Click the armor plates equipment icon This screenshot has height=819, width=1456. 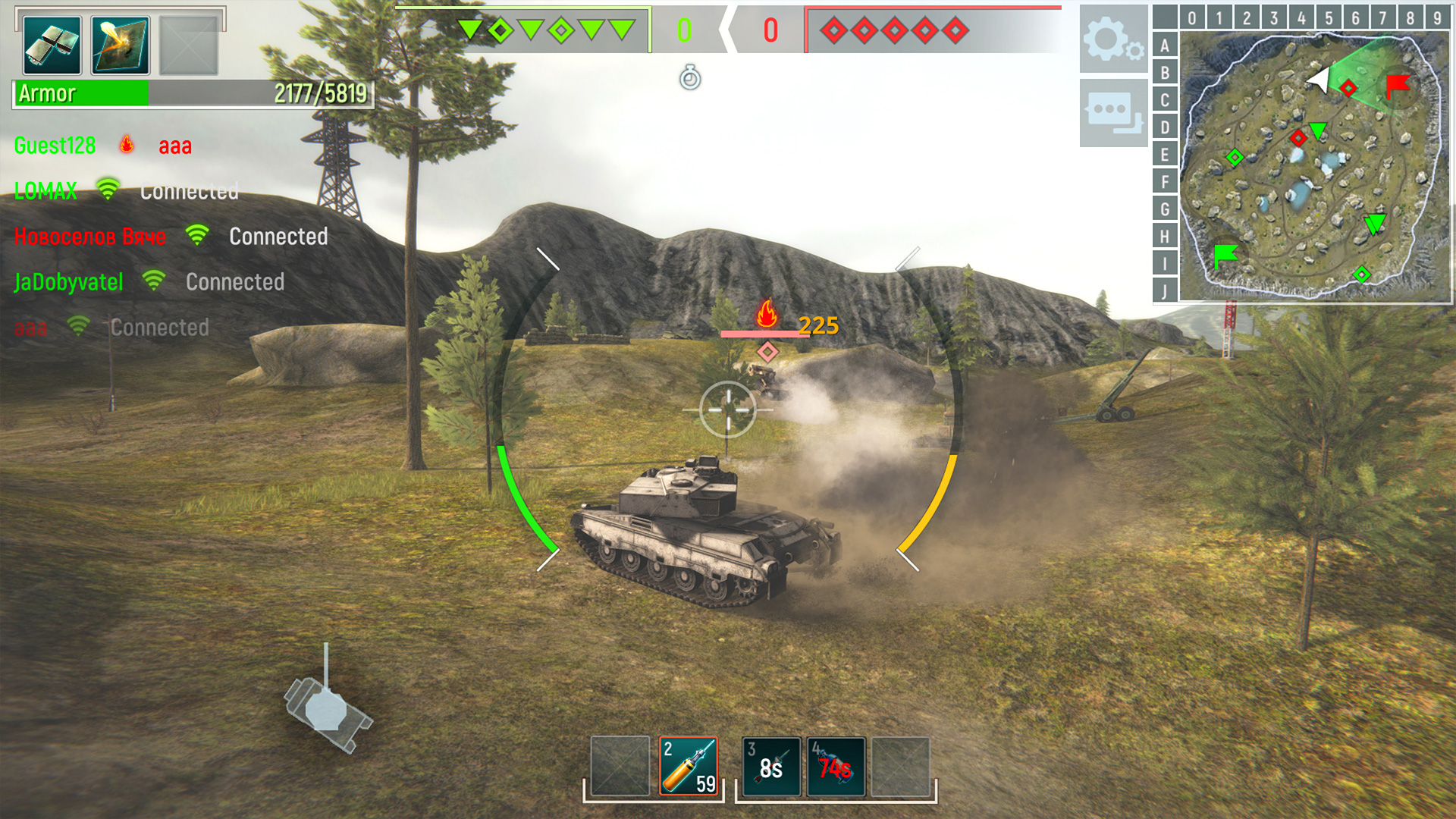coord(52,45)
